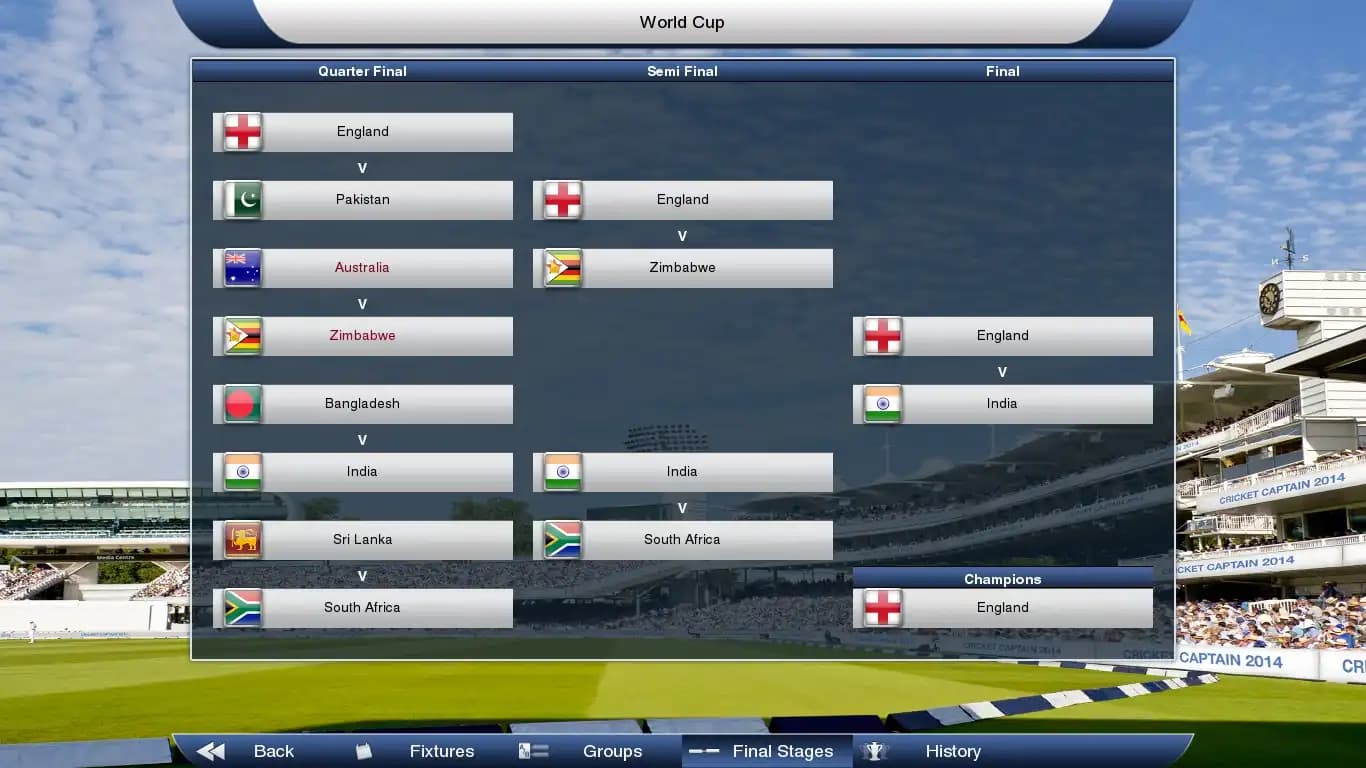1366x768 pixels.
Task: Select the Final Stages tab
Action: click(x=767, y=751)
